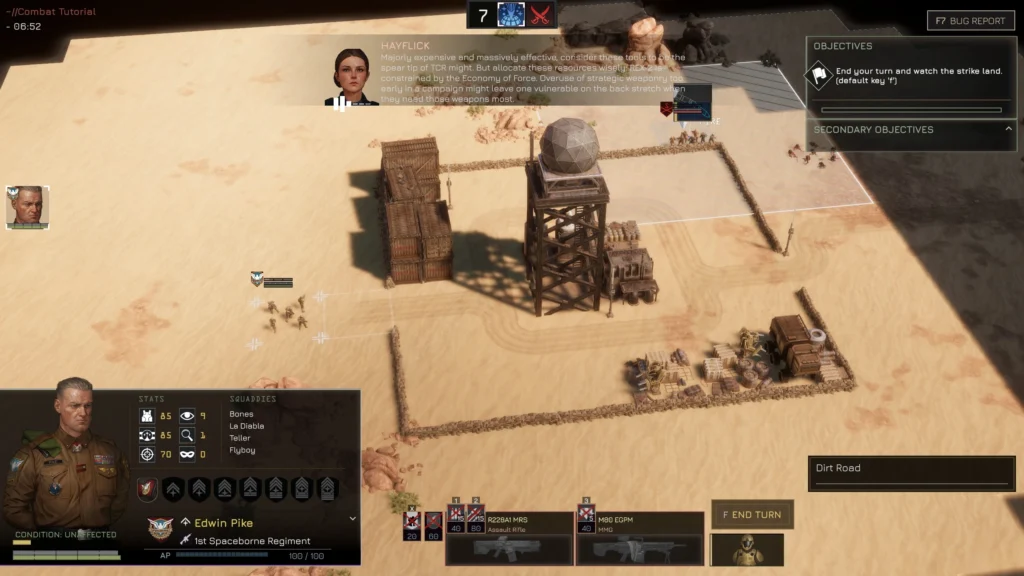Click the blue emblem icon beside turn counter
Viewport: 1024px width, 576px height.
[511, 15]
